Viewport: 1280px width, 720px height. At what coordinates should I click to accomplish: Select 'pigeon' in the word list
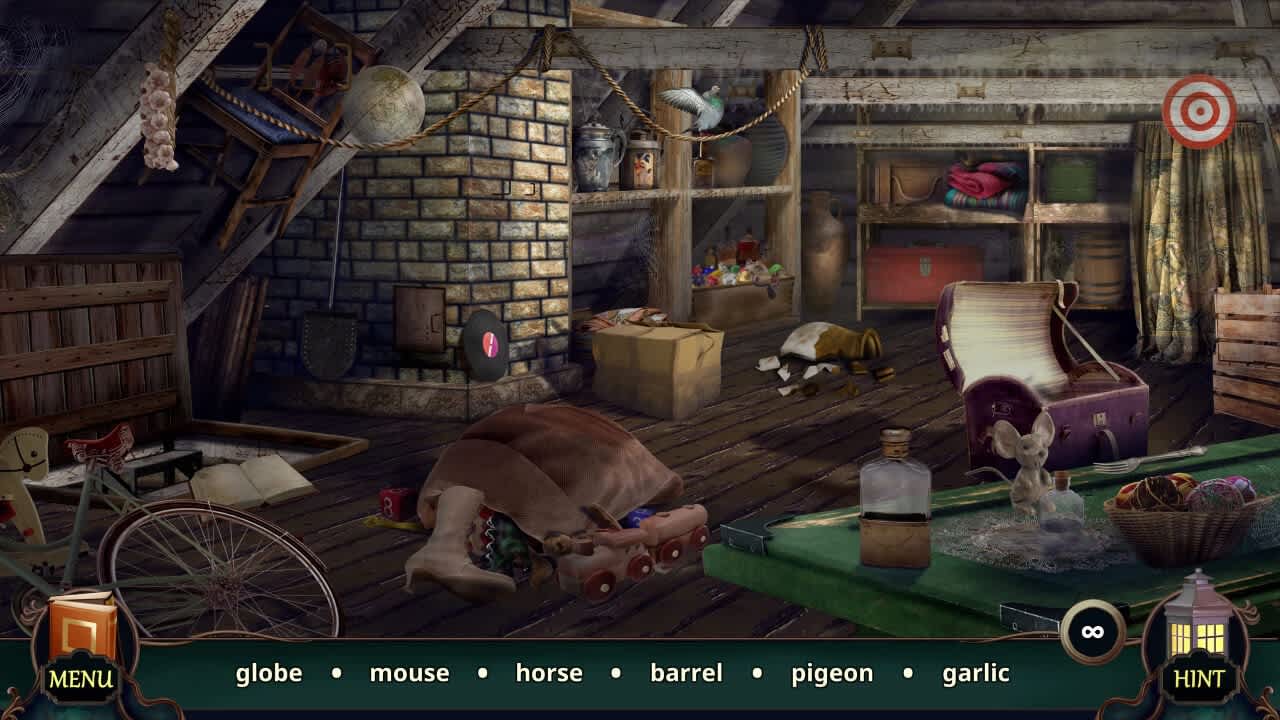click(x=831, y=673)
